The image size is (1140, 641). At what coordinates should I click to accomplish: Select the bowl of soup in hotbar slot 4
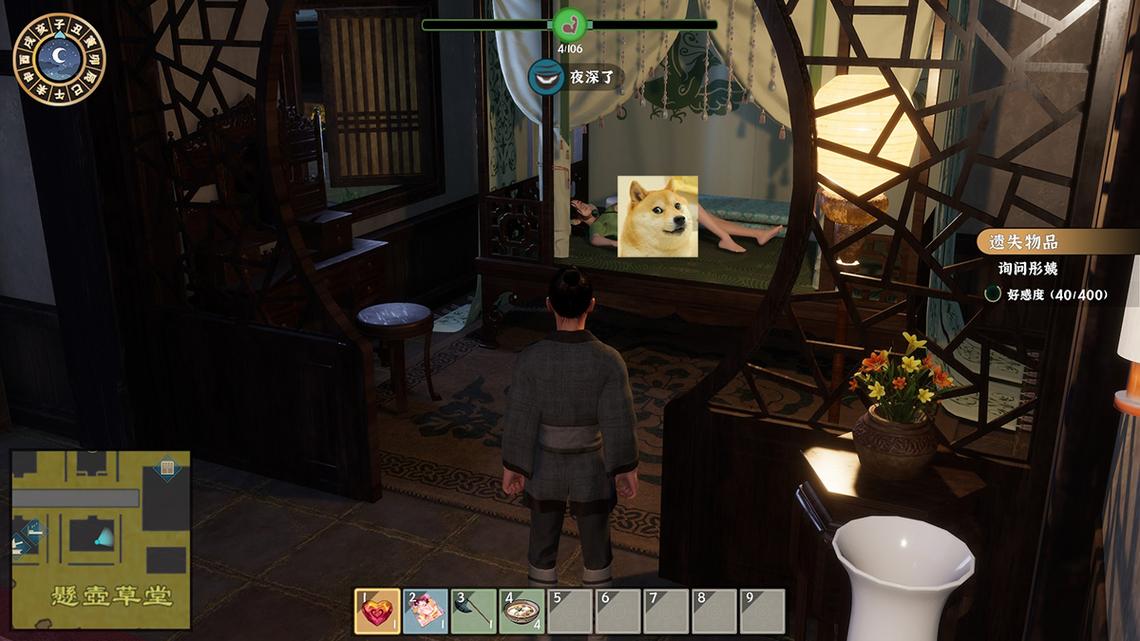point(522,611)
